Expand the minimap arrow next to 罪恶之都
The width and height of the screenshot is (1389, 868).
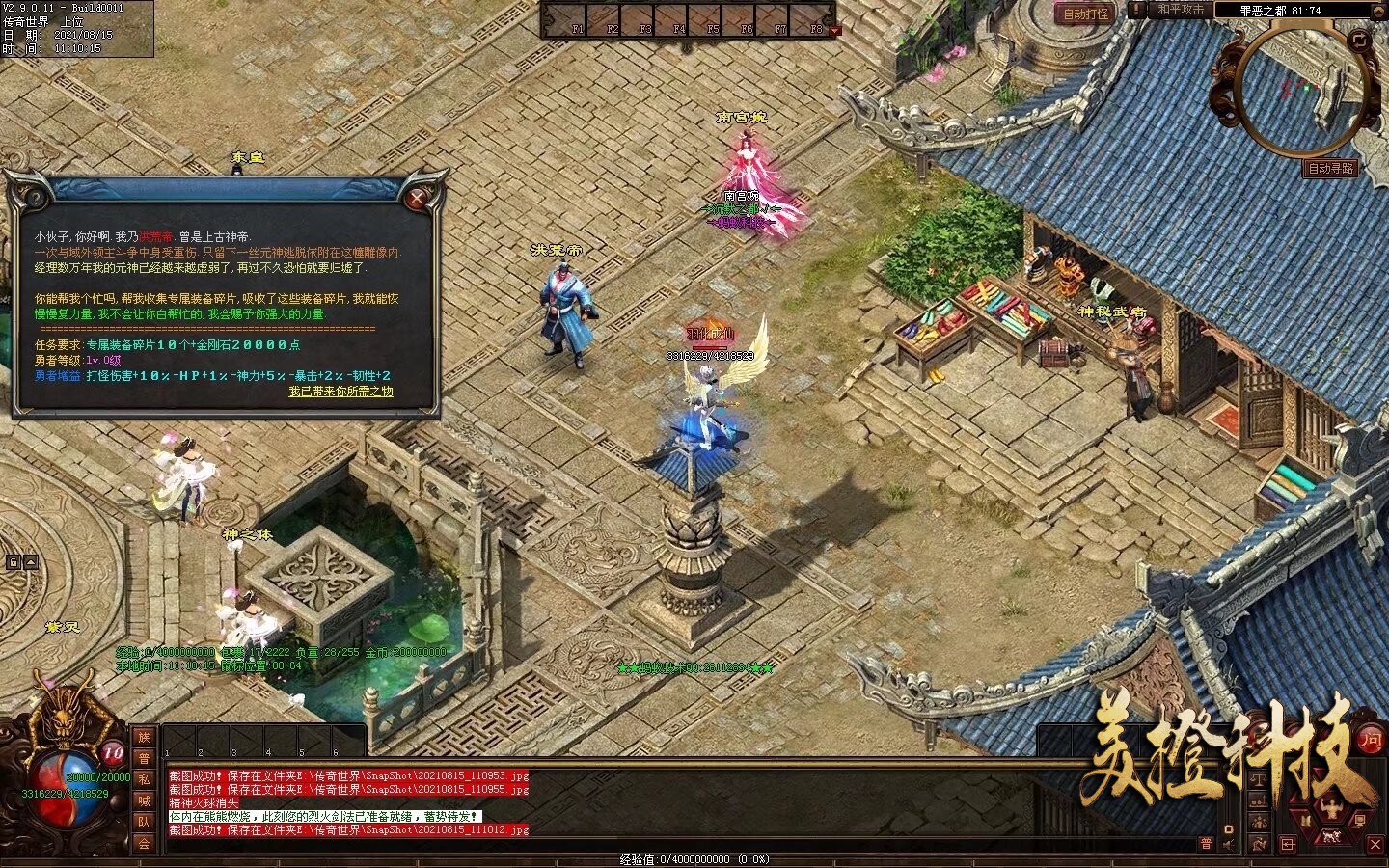1376,10
